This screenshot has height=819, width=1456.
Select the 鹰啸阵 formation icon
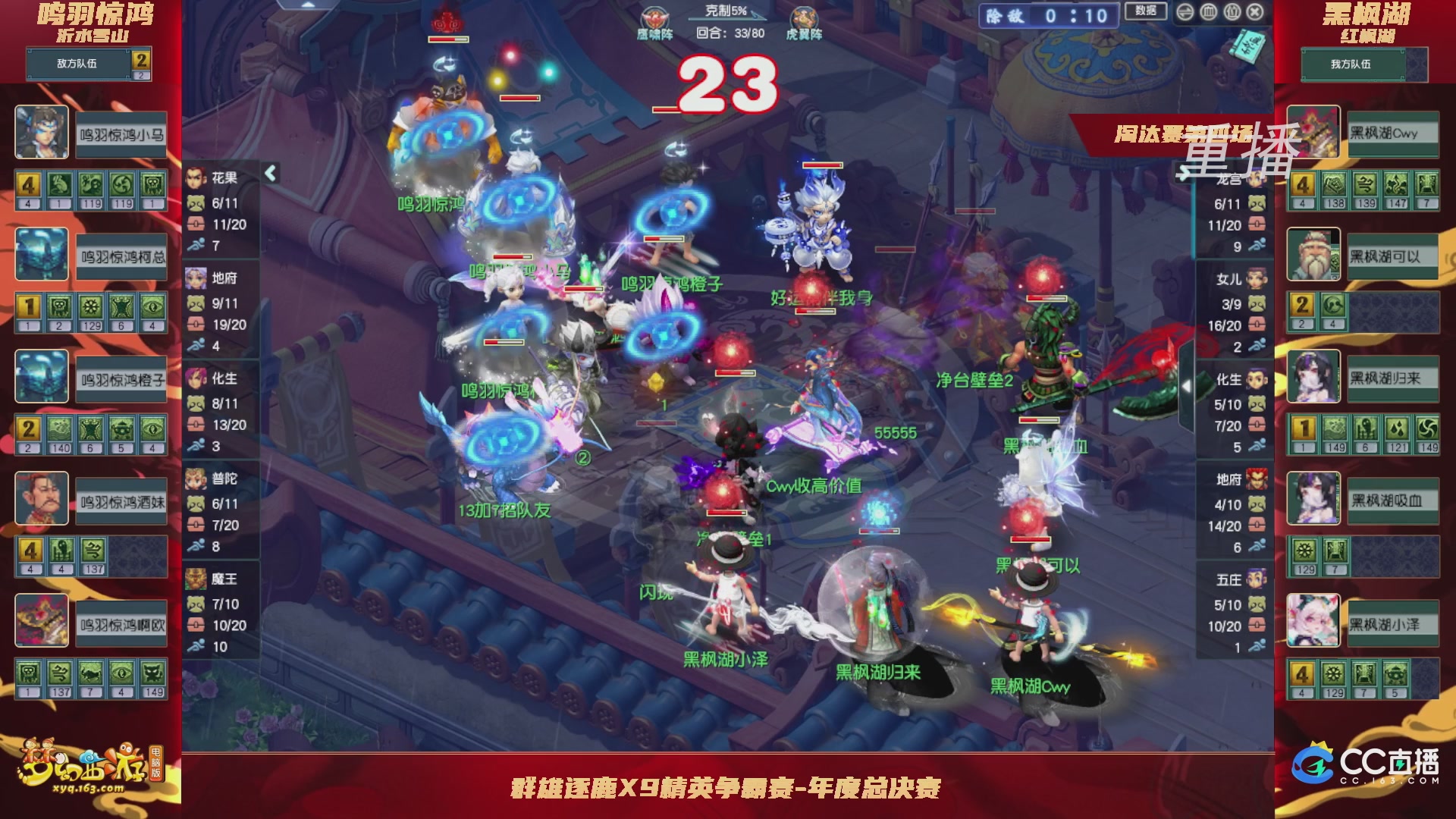tap(653, 18)
